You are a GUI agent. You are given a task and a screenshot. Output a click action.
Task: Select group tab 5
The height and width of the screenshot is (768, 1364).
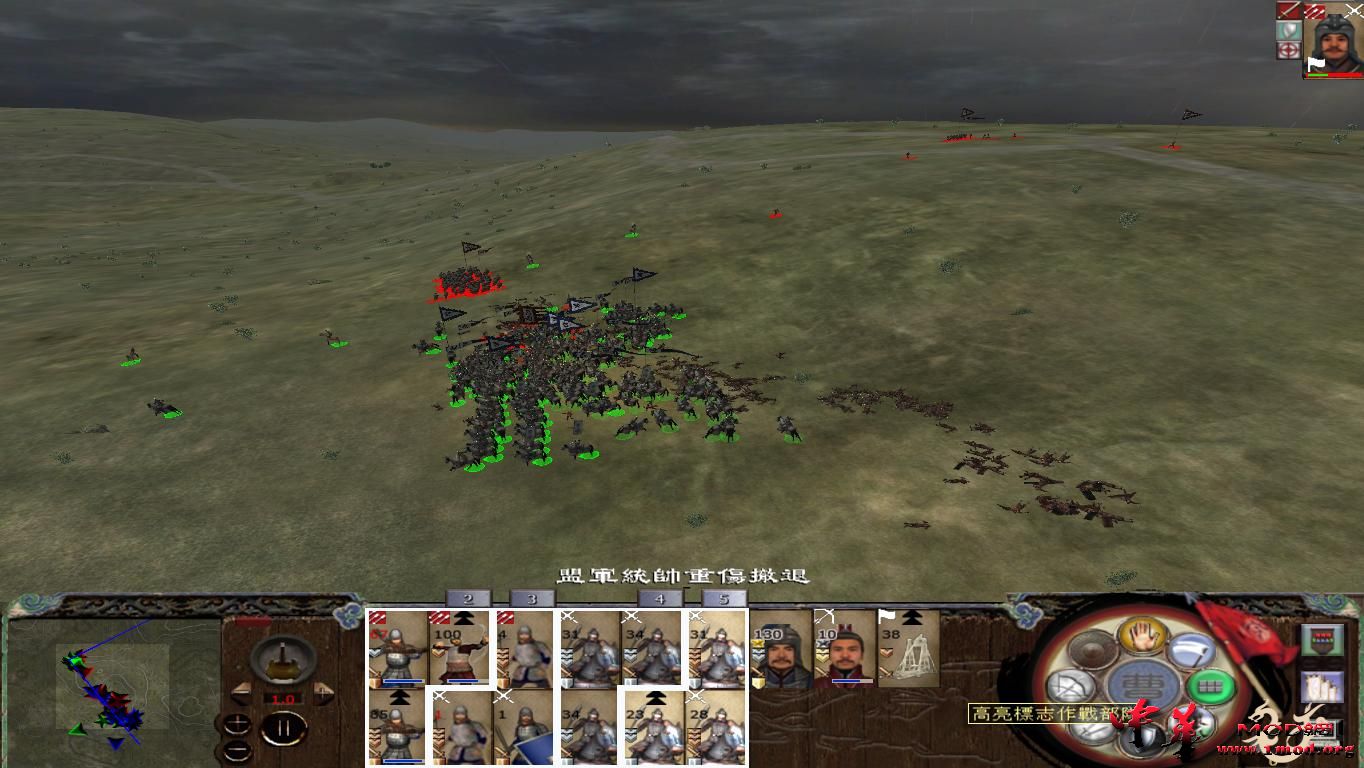[724, 600]
